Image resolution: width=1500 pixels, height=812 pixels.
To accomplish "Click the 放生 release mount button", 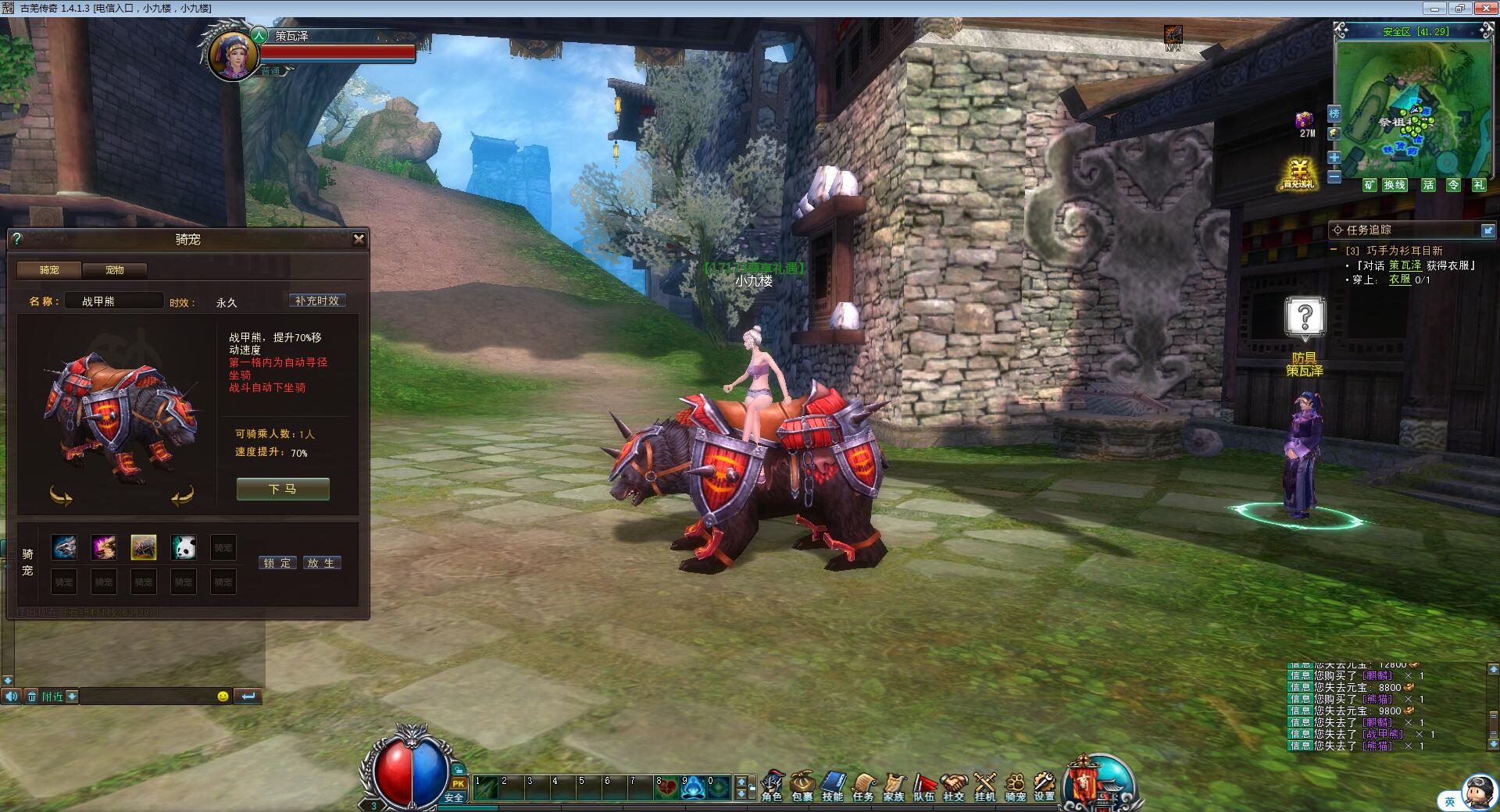I will [x=321, y=563].
